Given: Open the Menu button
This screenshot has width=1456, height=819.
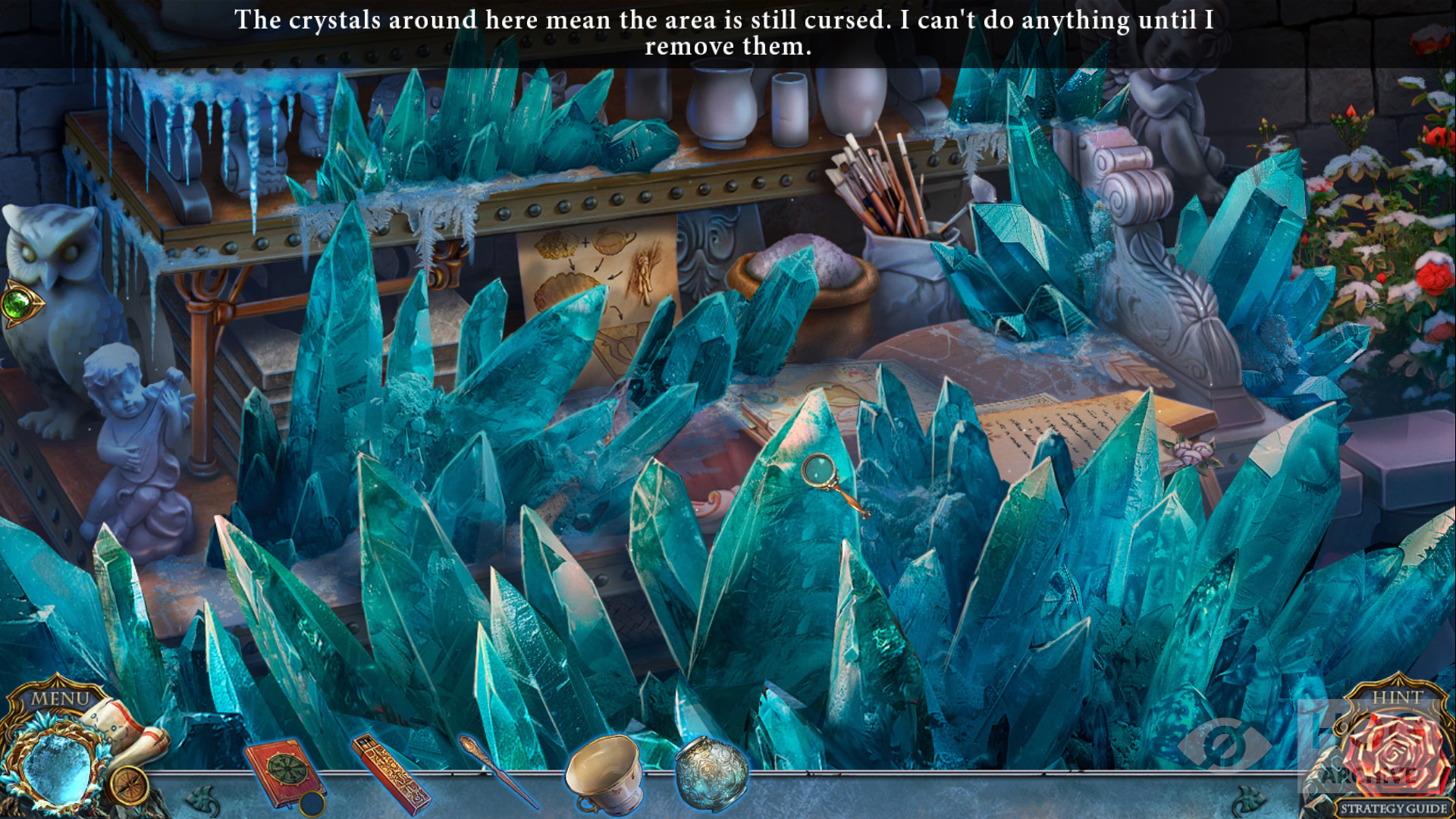Looking at the screenshot, I should 59,697.
